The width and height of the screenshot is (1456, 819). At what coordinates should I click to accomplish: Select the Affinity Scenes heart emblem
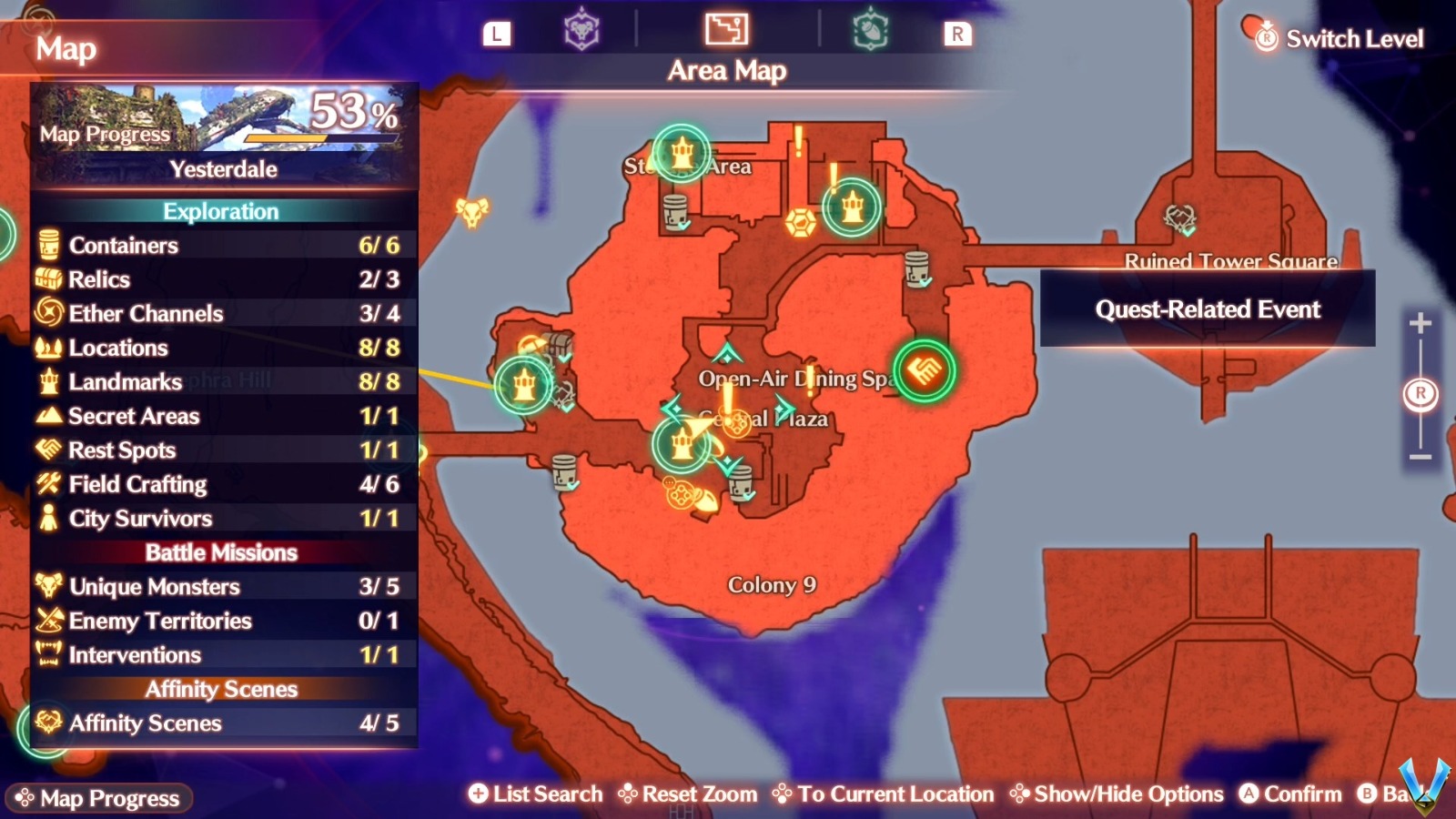47,723
